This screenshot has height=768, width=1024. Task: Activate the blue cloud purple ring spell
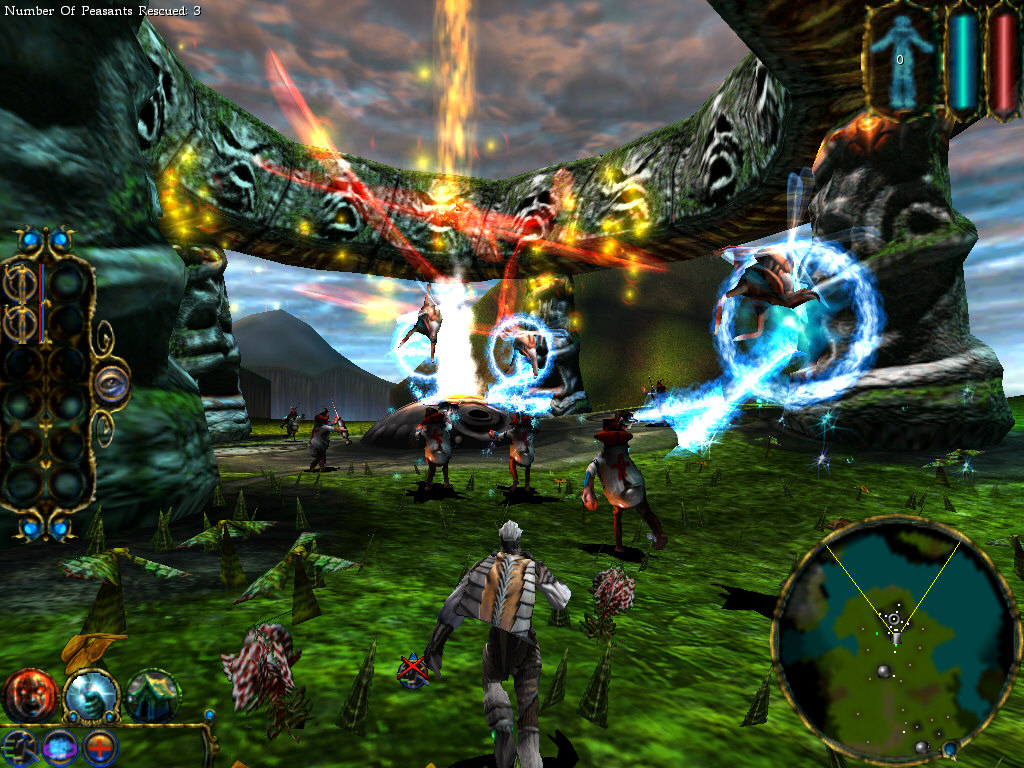(58, 747)
